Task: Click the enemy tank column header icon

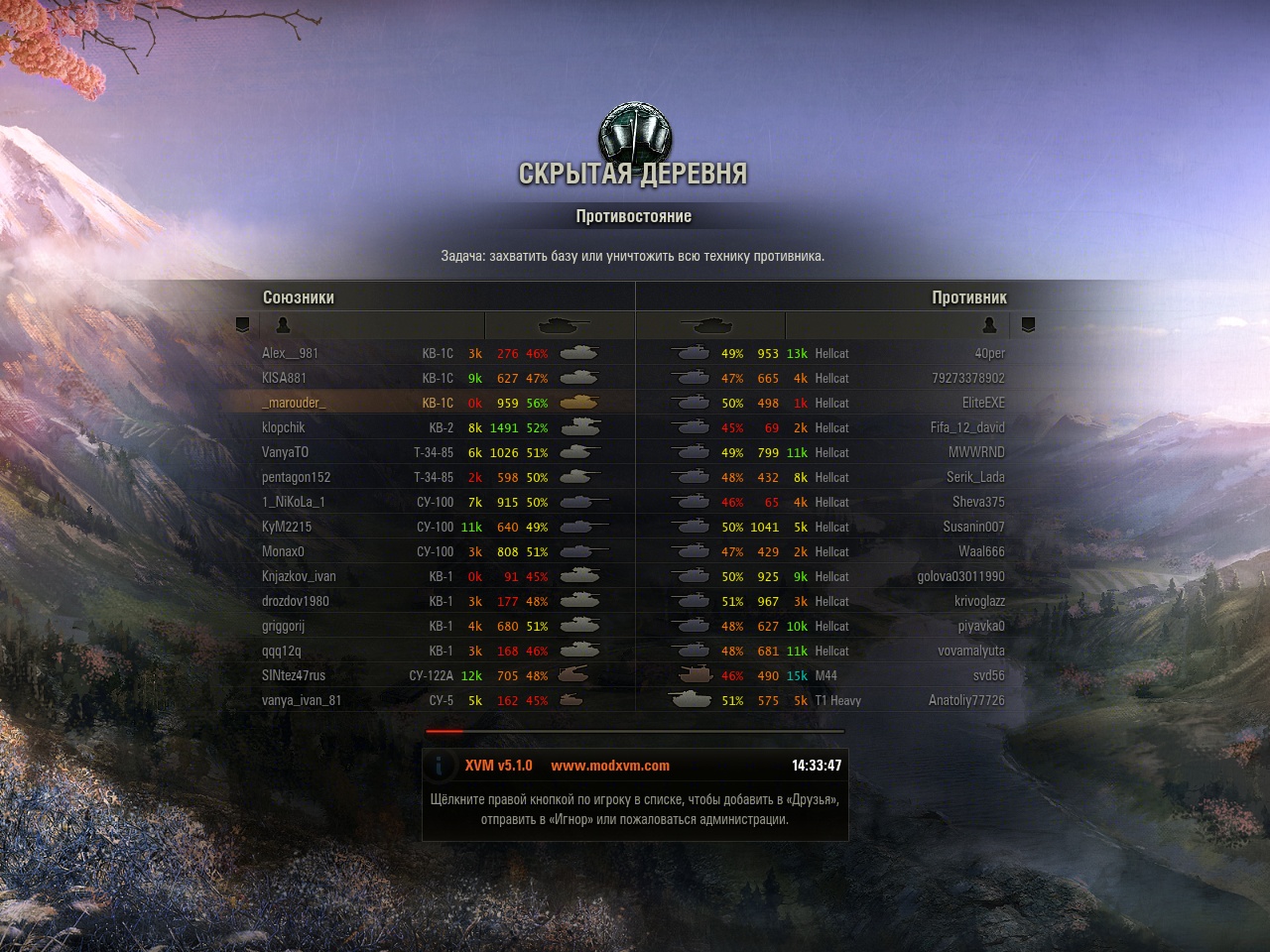Action: [x=706, y=325]
